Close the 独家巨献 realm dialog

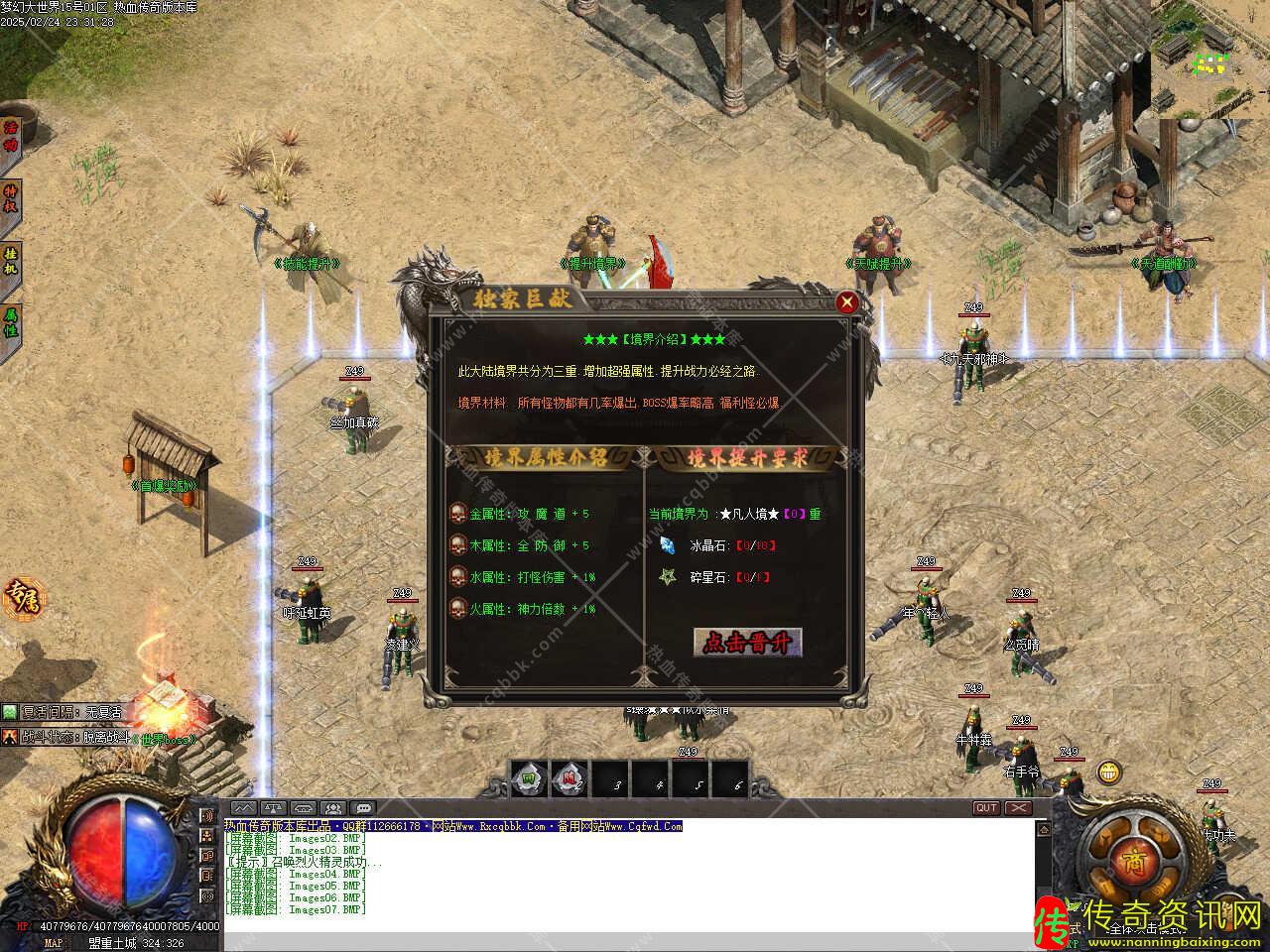click(x=846, y=303)
